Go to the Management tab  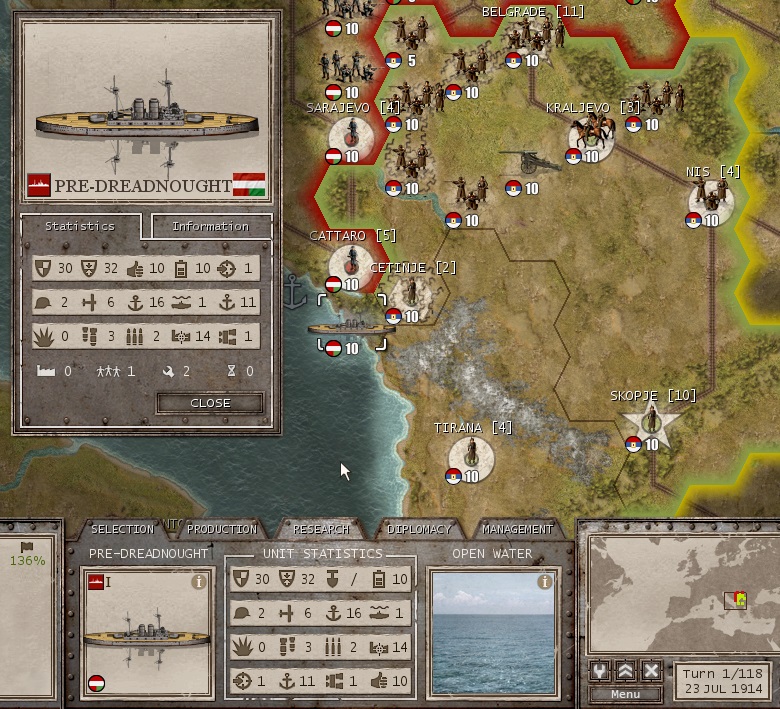(x=517, y=529)
